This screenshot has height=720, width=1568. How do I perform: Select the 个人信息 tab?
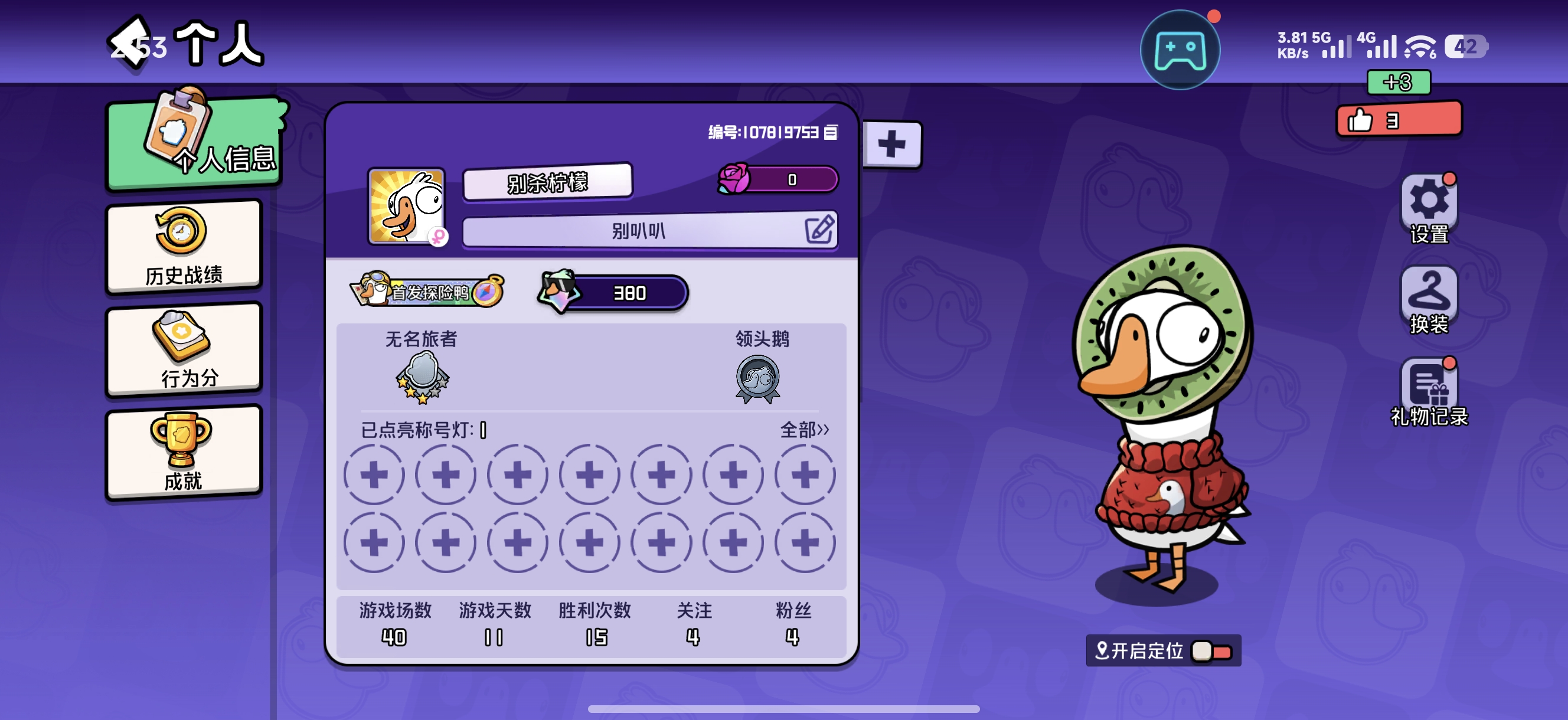195,144
